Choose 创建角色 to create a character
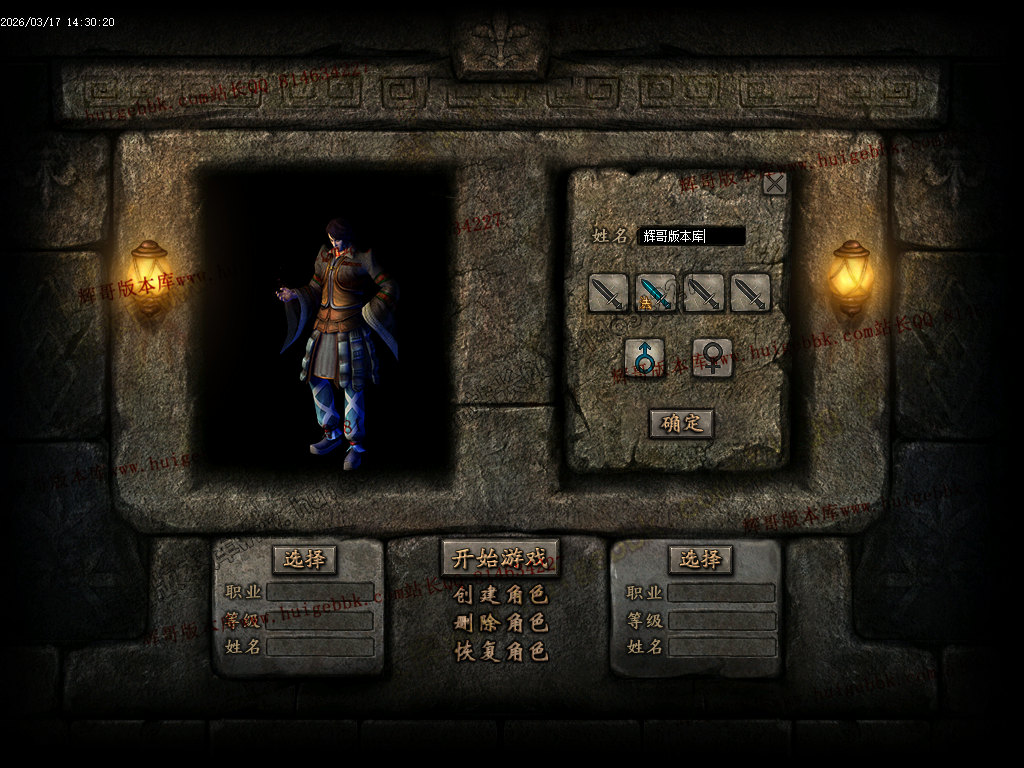Image resolution: width=1024 pixels, height=768 pixels. [500, 595]
